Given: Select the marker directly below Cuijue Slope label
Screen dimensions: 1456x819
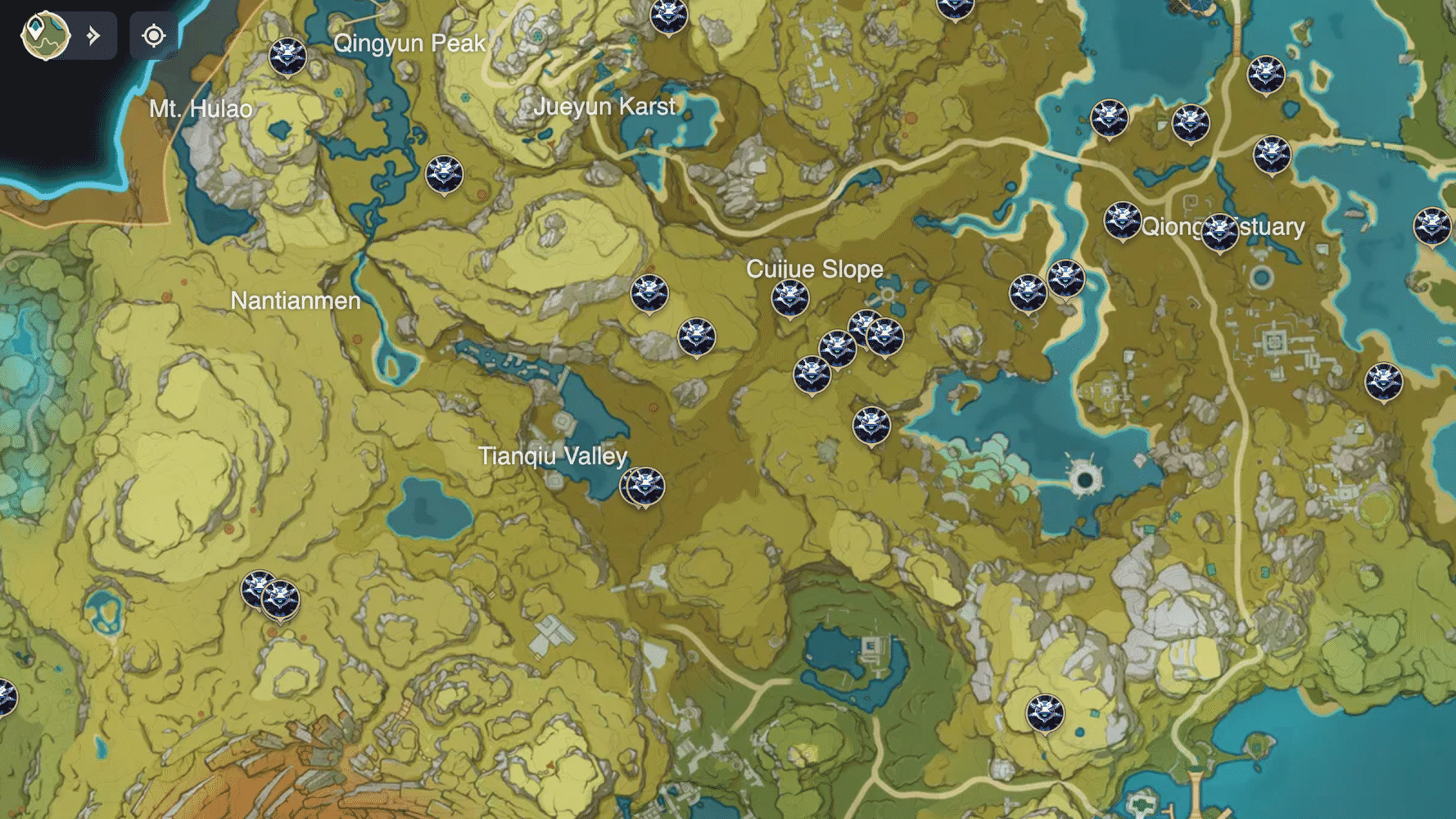Looking at the screenshot, I should tap(790, 296).
